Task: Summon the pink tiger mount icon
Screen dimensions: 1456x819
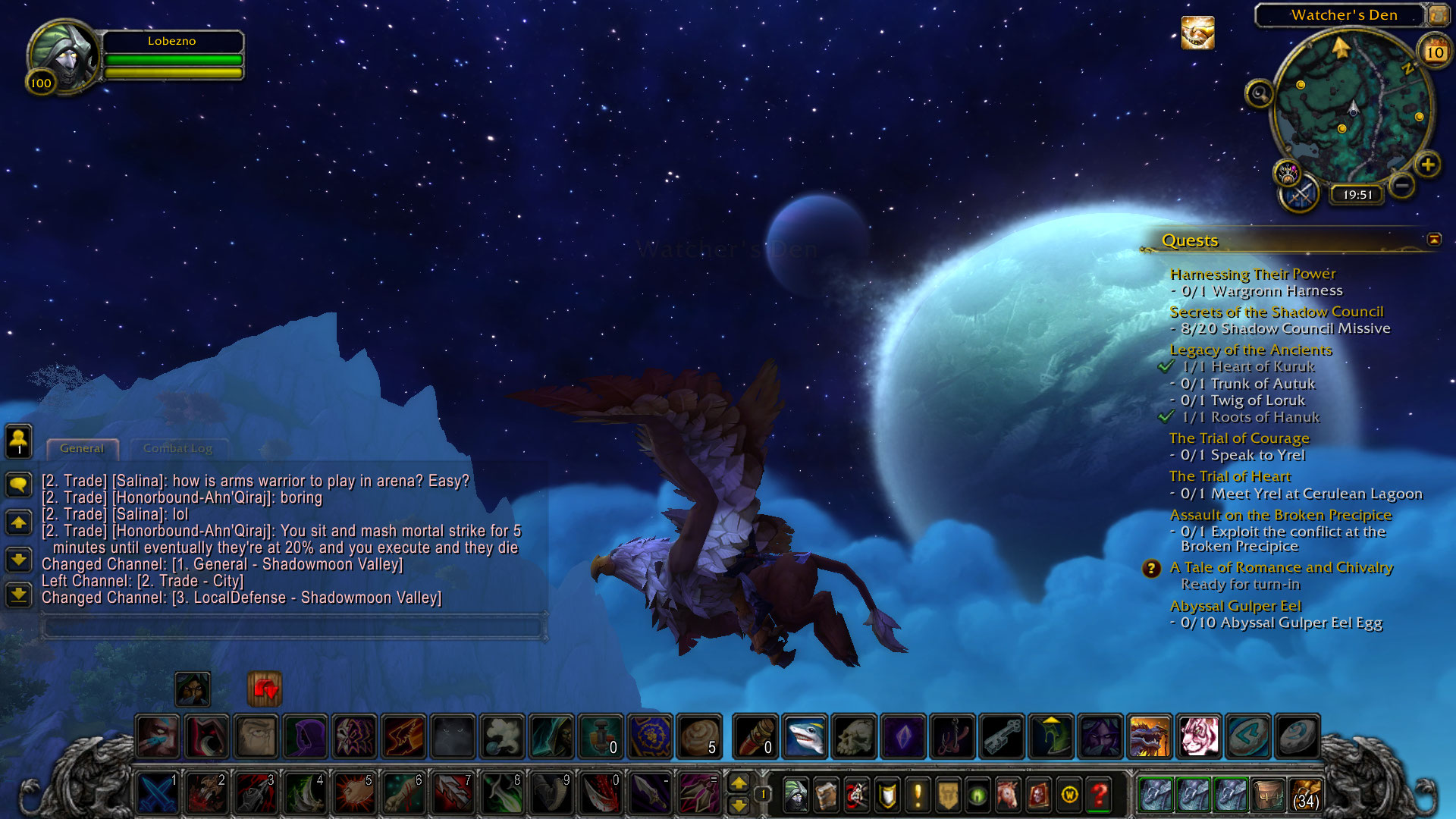Action: pos(1198,736)
